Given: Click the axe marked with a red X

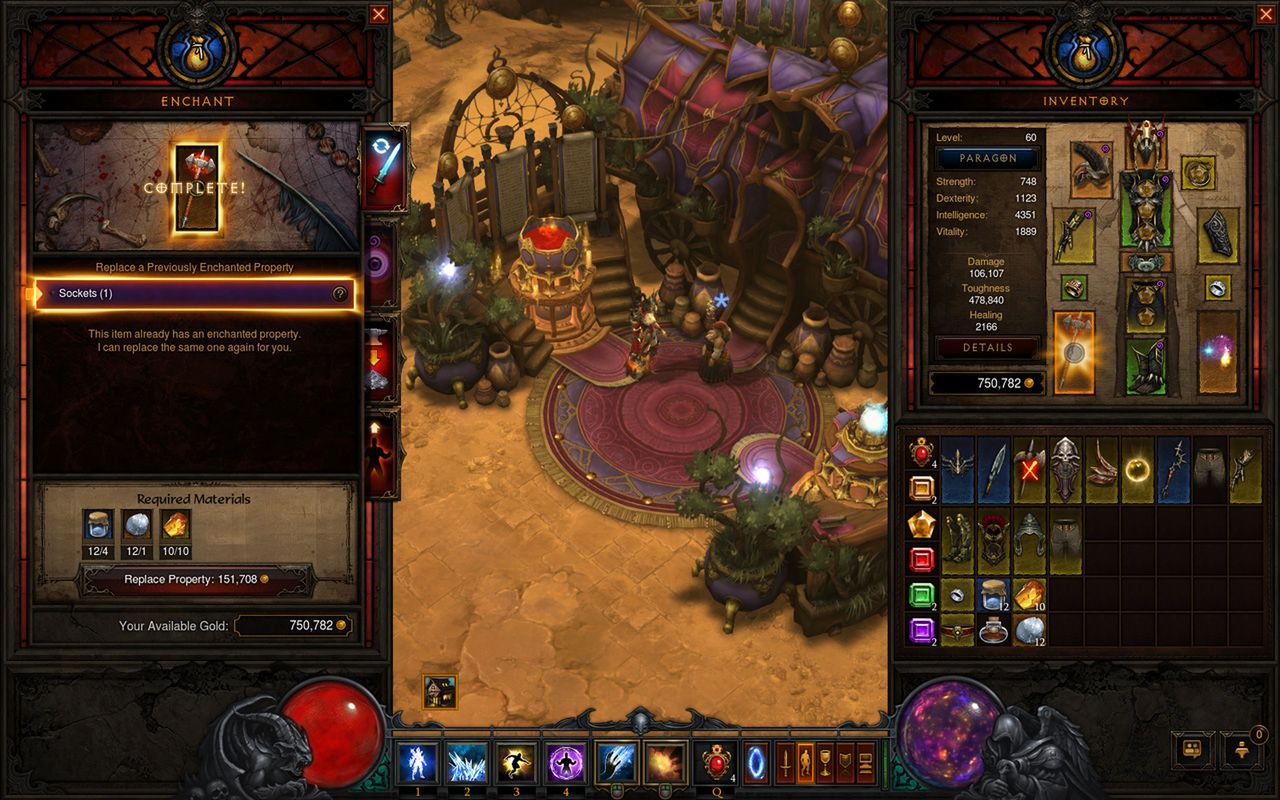Looking at the screenshot, I should click(1030, 468).
